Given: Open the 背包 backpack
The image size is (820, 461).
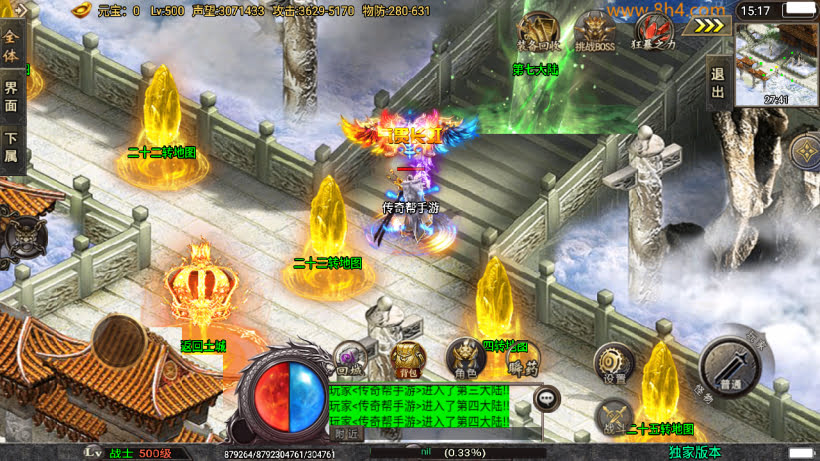Looking at the screenshot, I should [405, 359].
